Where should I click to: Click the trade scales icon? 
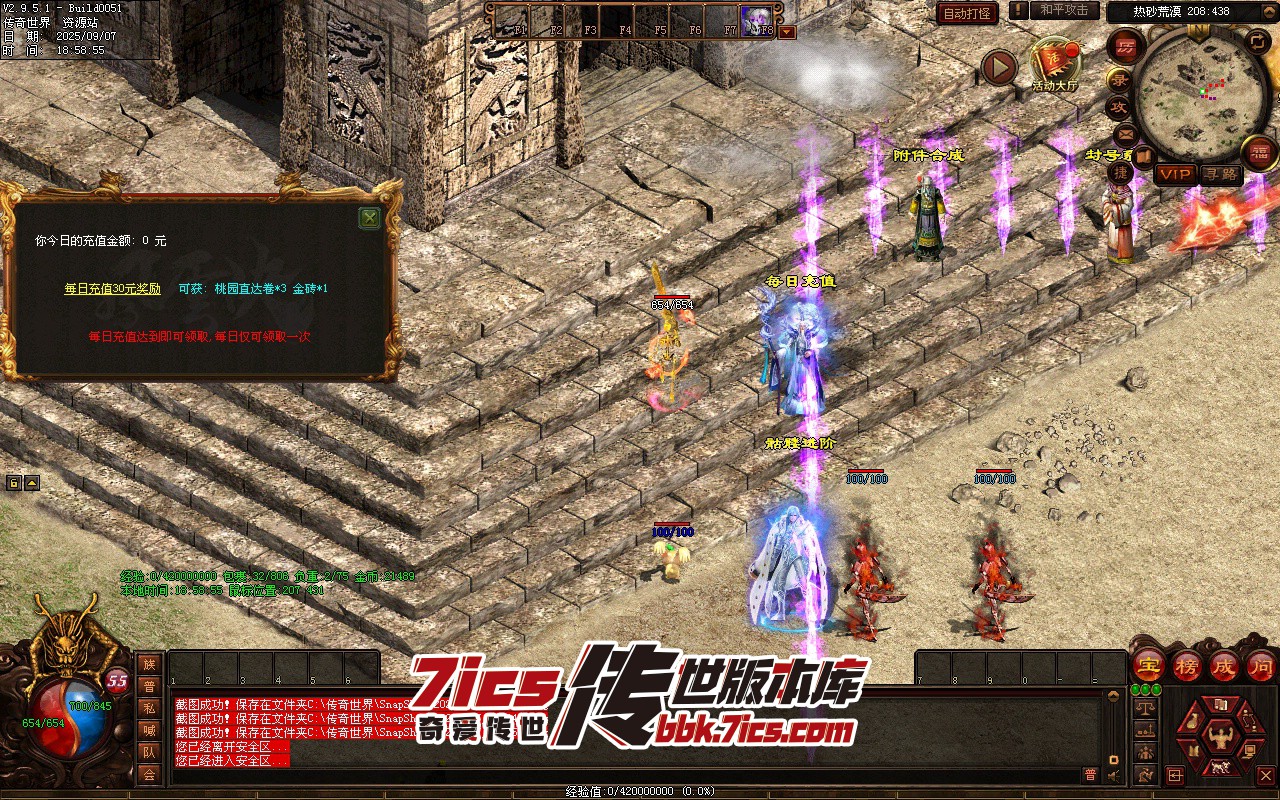pos(1146,707)
